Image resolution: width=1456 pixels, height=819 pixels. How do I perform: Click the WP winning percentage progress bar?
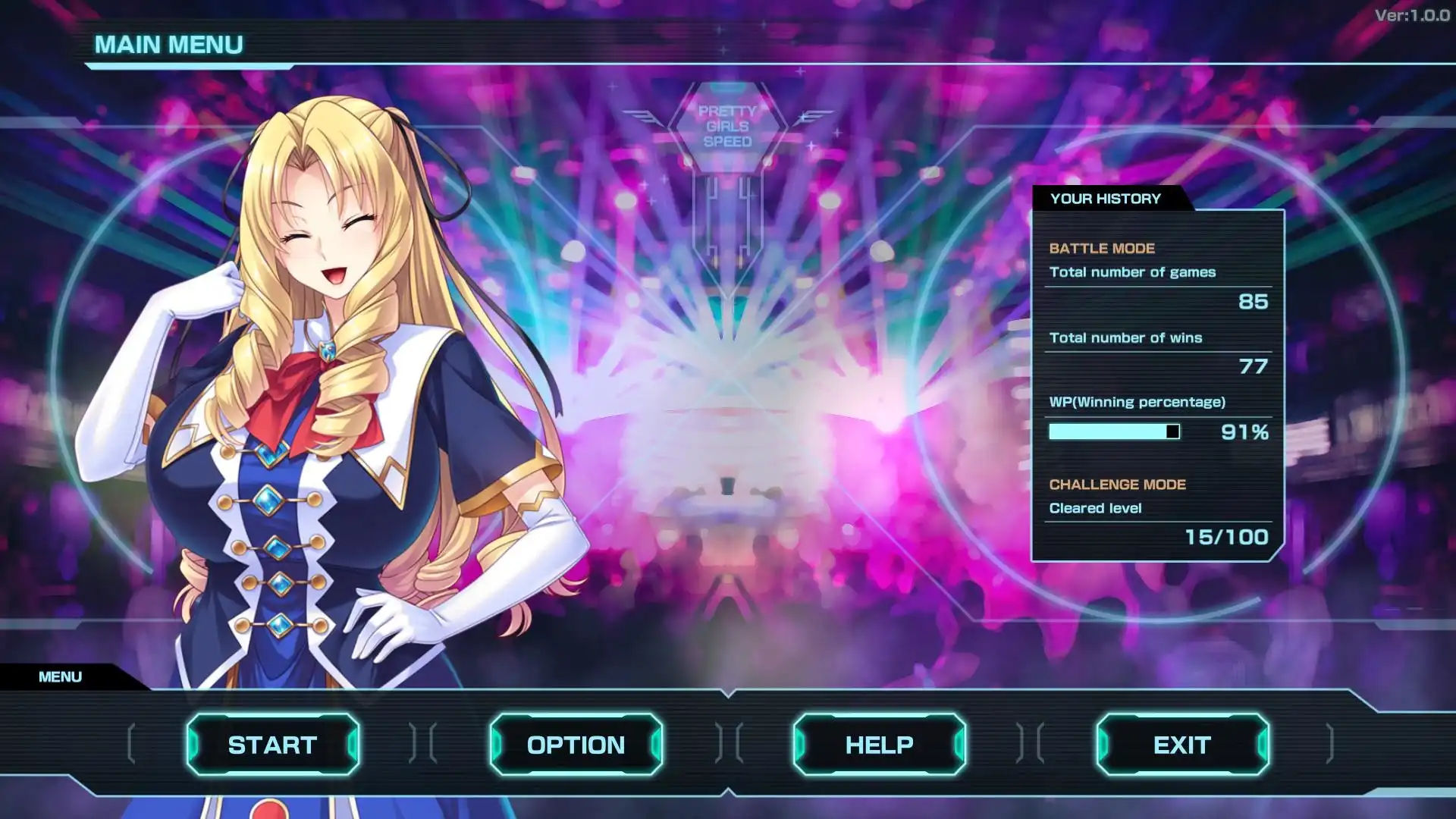tap(1115, 431)
